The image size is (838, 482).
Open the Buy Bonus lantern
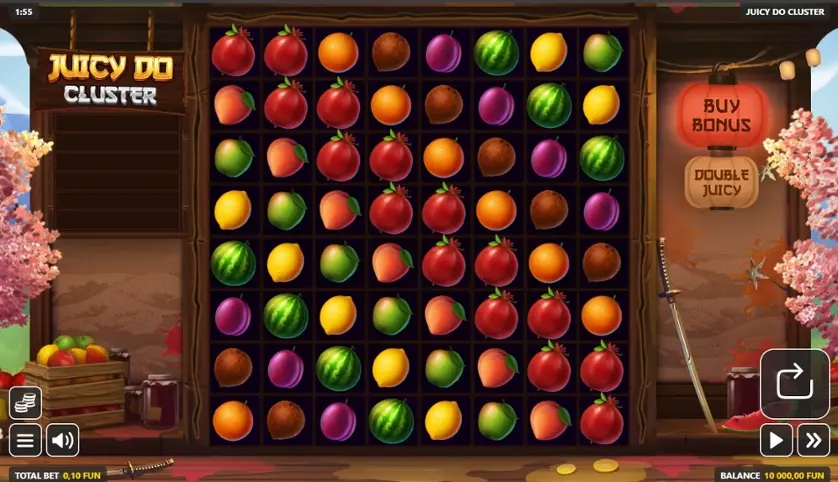click(722, 115)
